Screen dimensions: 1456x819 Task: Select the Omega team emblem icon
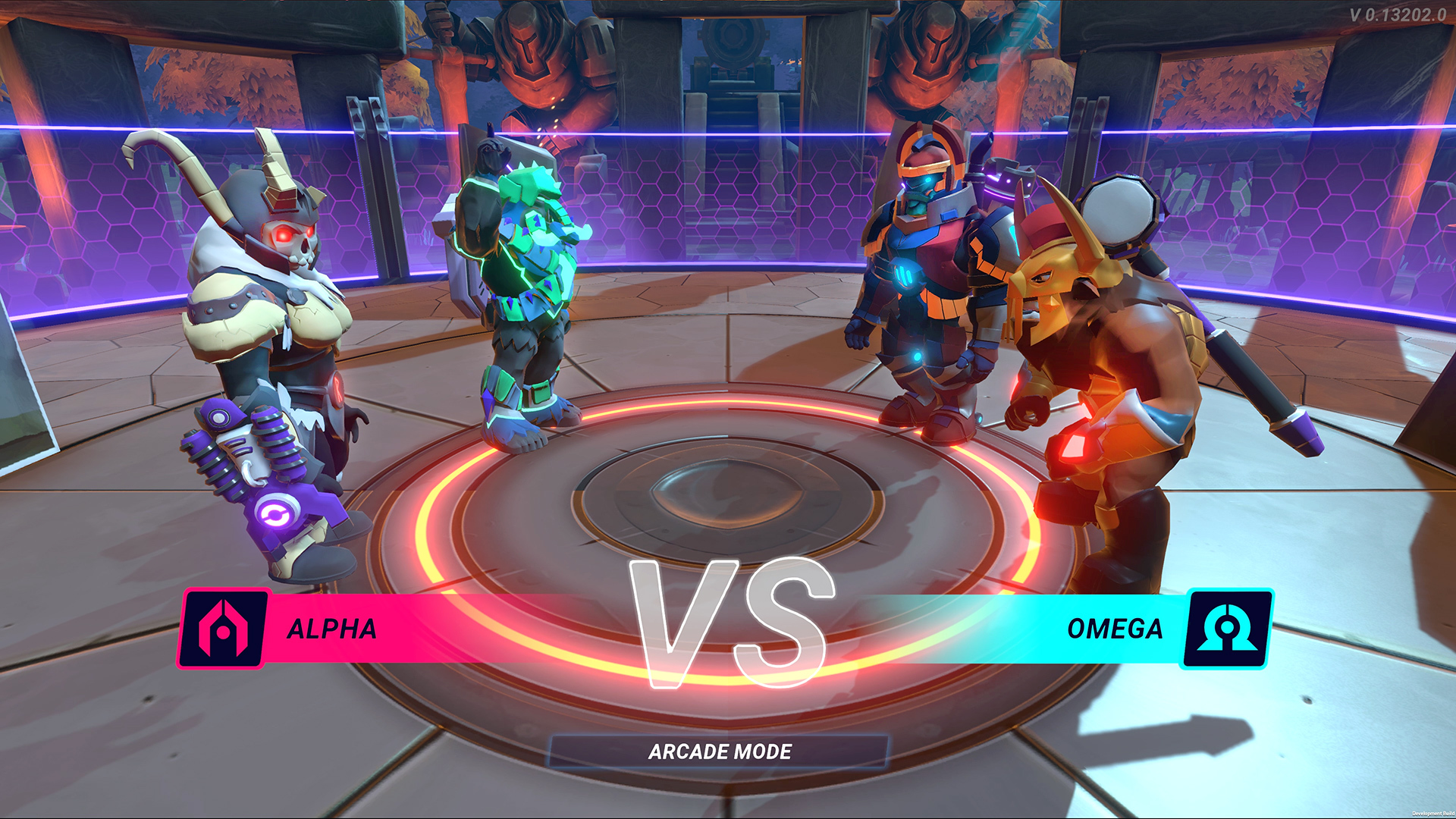click(1226, 629)
